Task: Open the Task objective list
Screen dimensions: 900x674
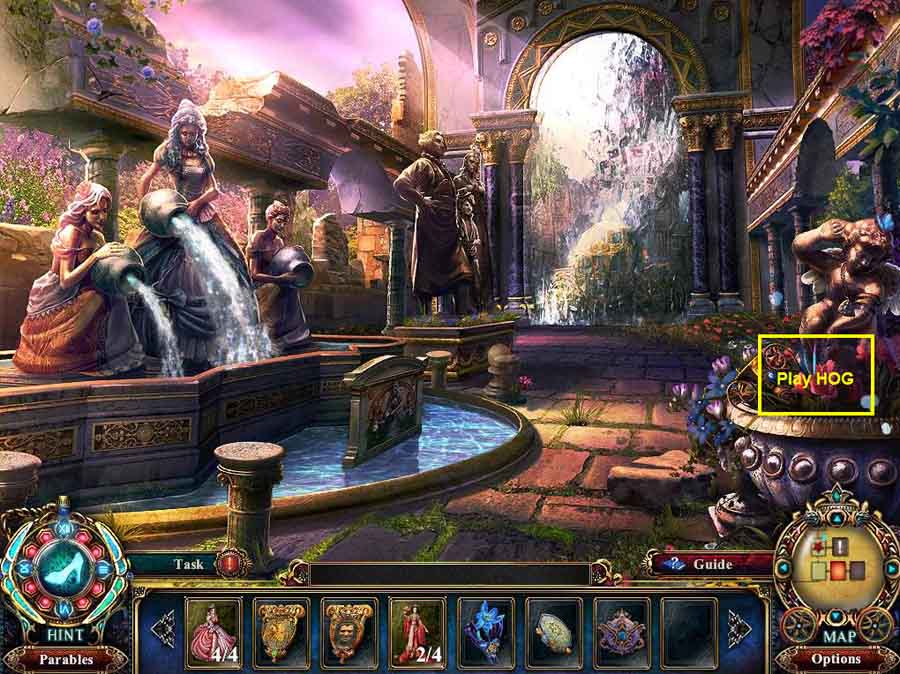Action: click(188, 564)
